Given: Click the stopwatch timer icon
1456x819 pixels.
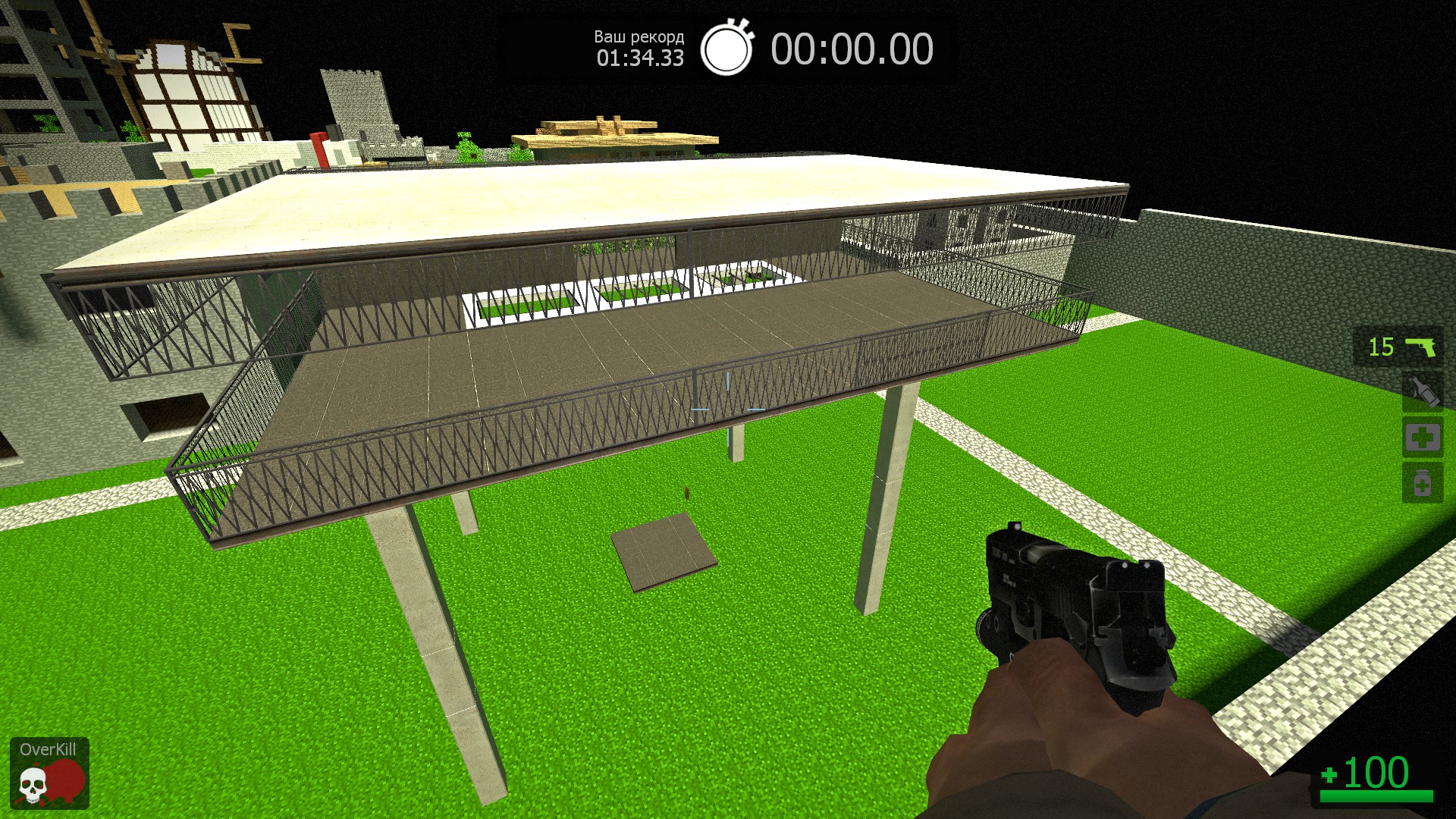Looking at the screenshot, I should [x=726, y=48].
